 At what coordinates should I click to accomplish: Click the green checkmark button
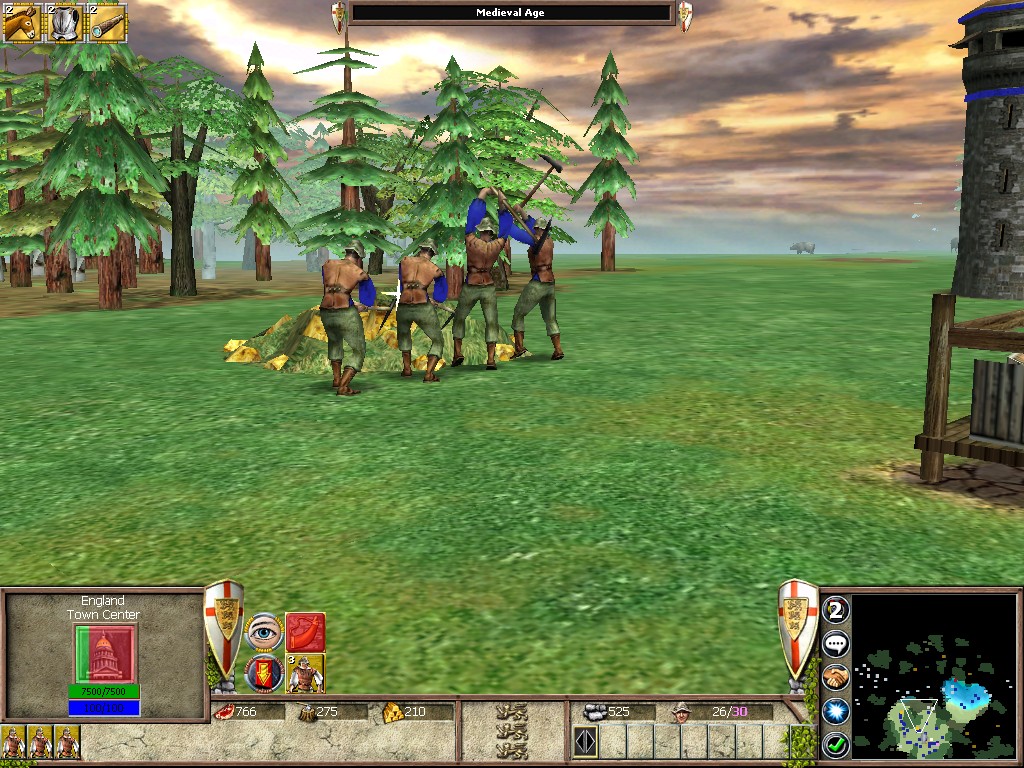point(836,745)
